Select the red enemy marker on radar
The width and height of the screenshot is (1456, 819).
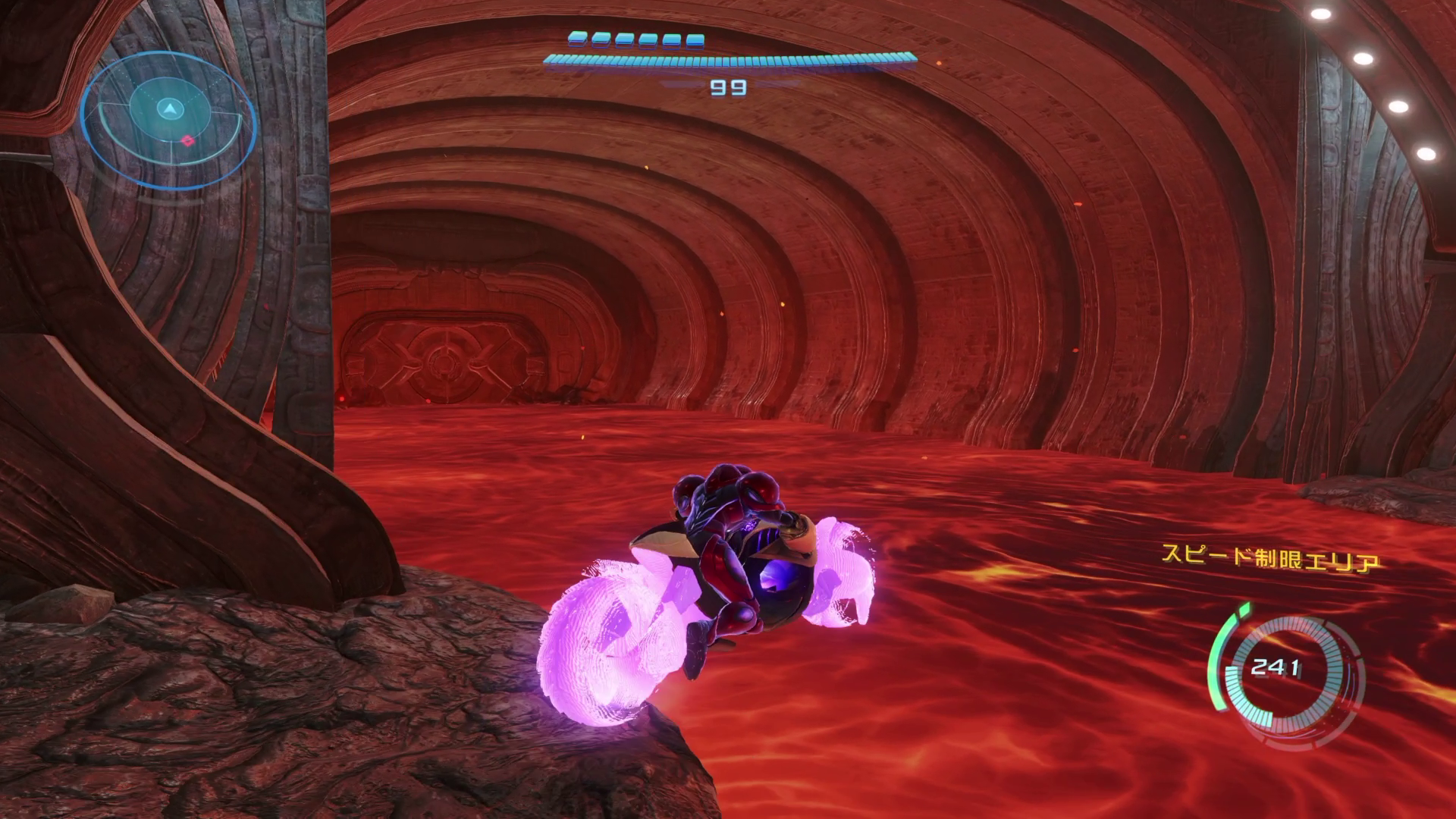[187, 140]
